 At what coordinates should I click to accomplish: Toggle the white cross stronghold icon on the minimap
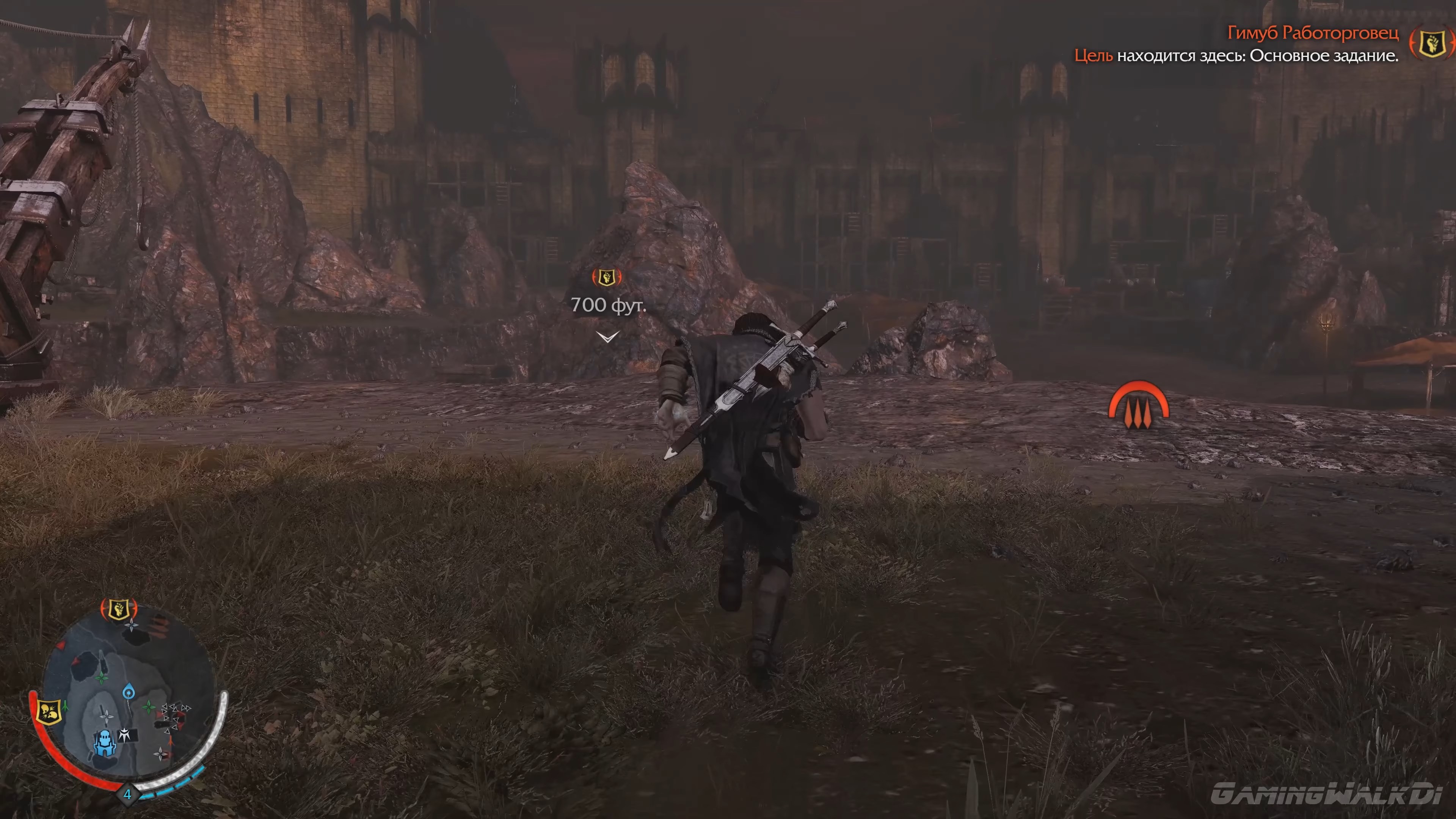point(124,734)
